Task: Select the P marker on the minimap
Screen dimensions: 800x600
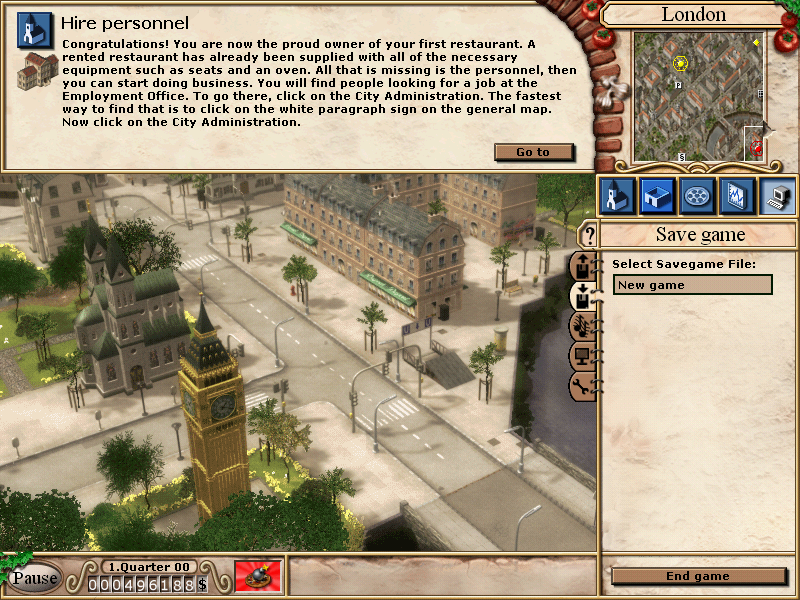Action: coord(678,86)
